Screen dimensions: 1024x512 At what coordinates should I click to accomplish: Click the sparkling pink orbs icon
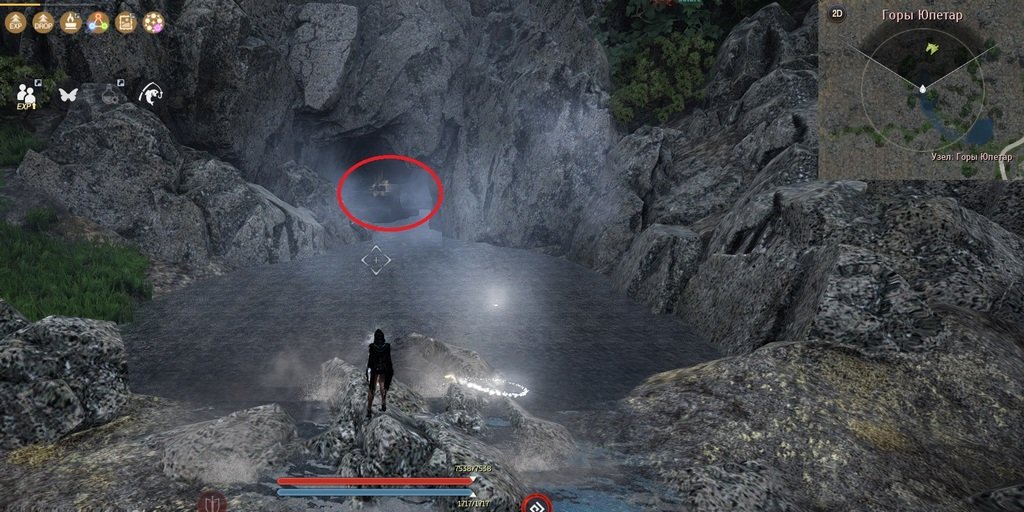tap(153, 22)
